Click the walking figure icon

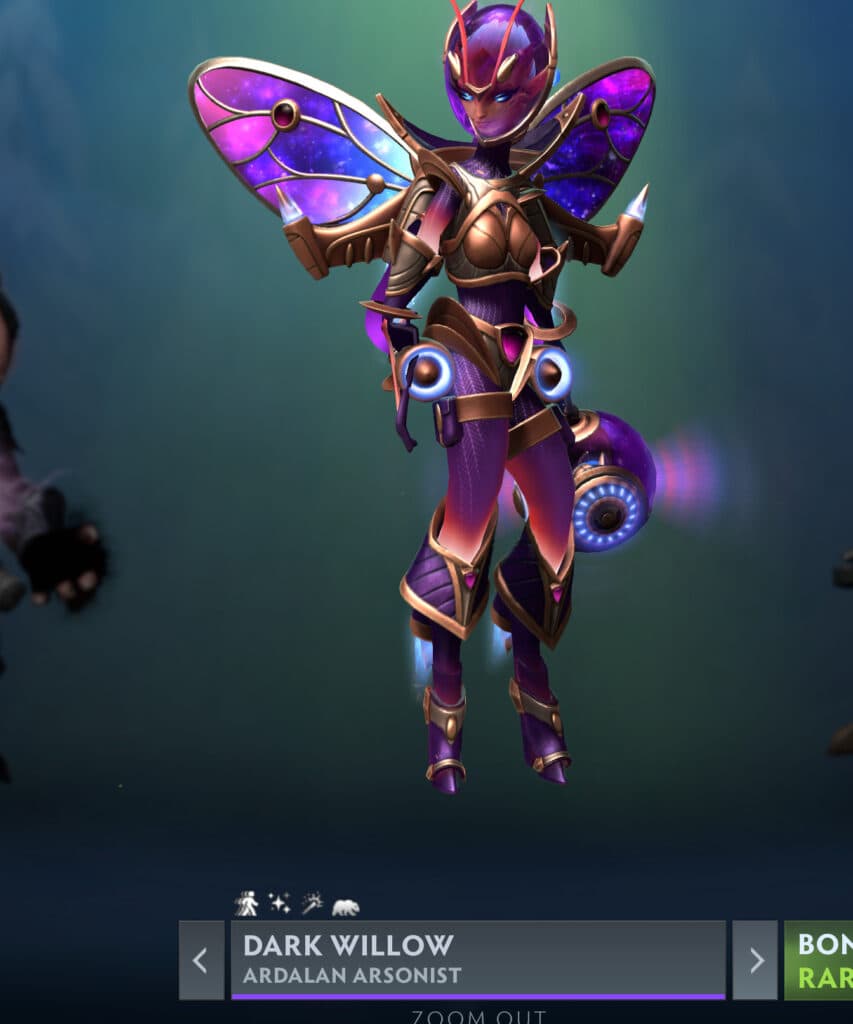[x=246, y=904]
